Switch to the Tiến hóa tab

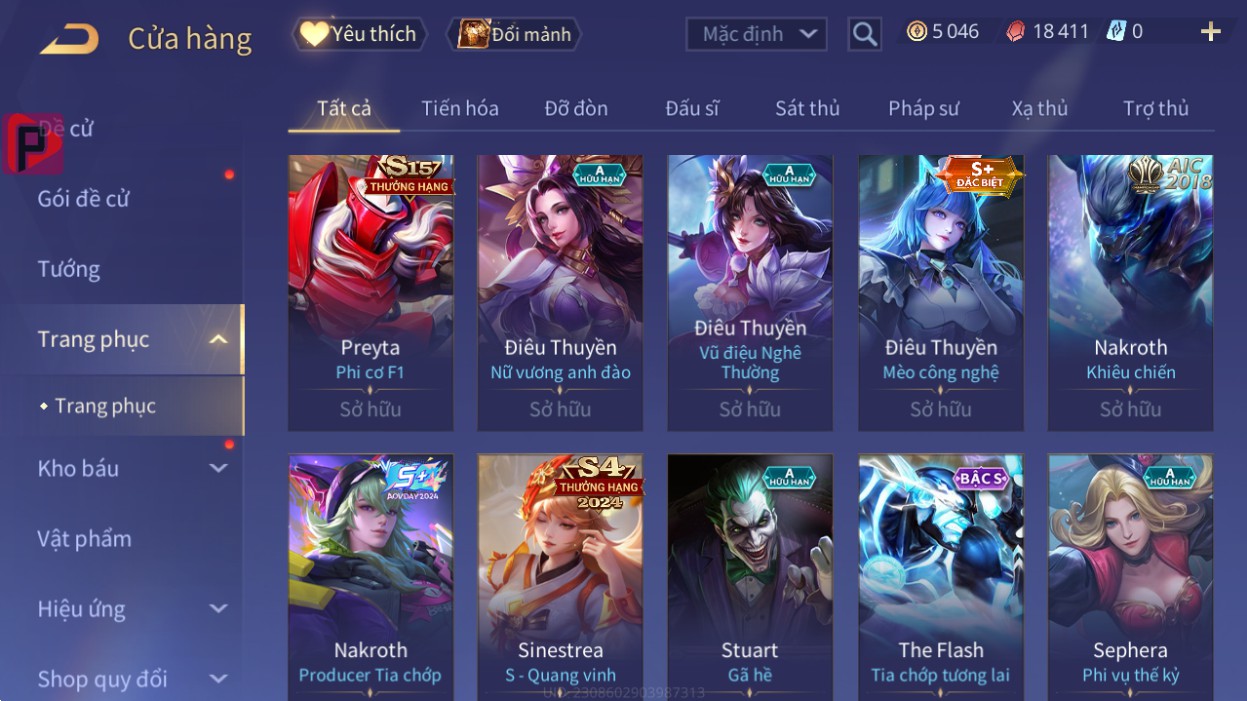[x=460, y=108]
